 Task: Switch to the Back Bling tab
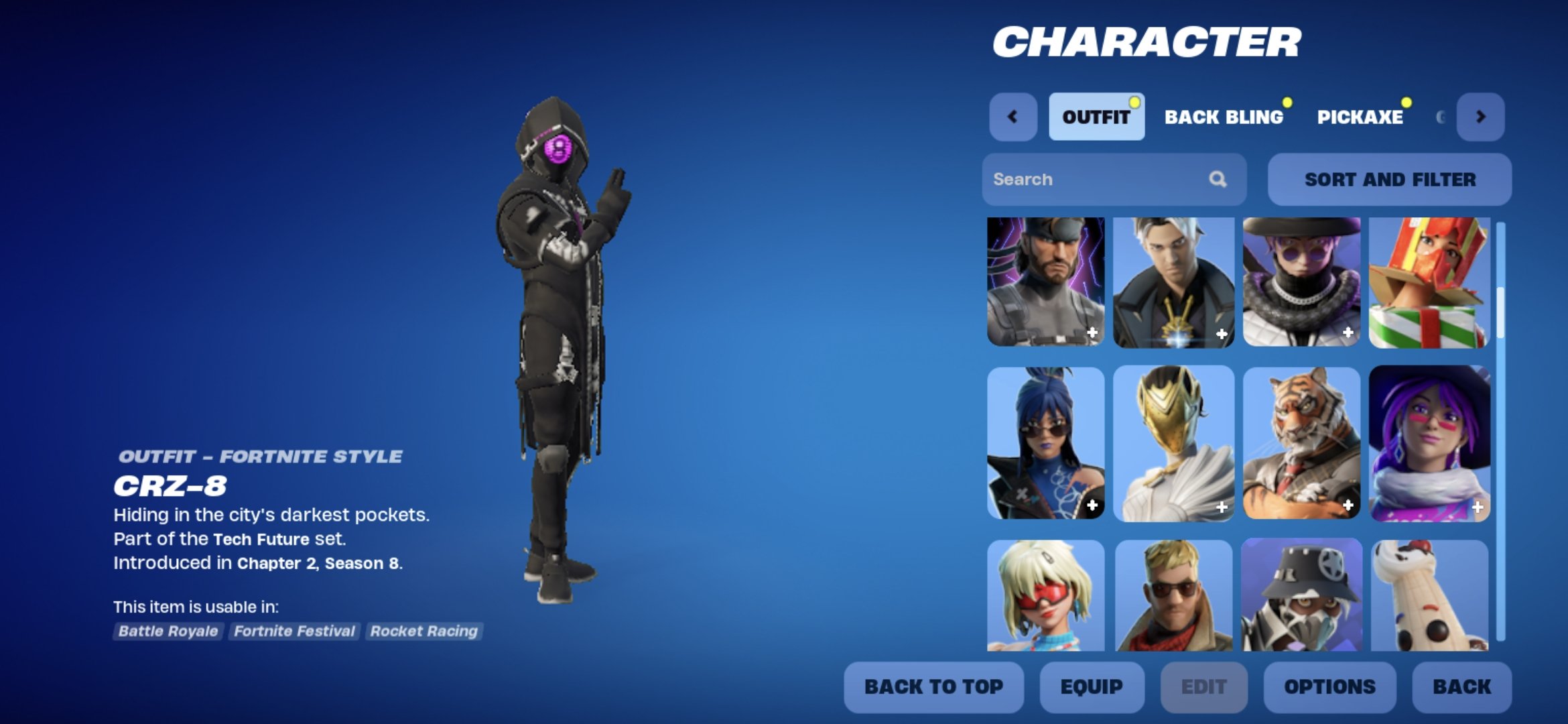coord(1223,117)
